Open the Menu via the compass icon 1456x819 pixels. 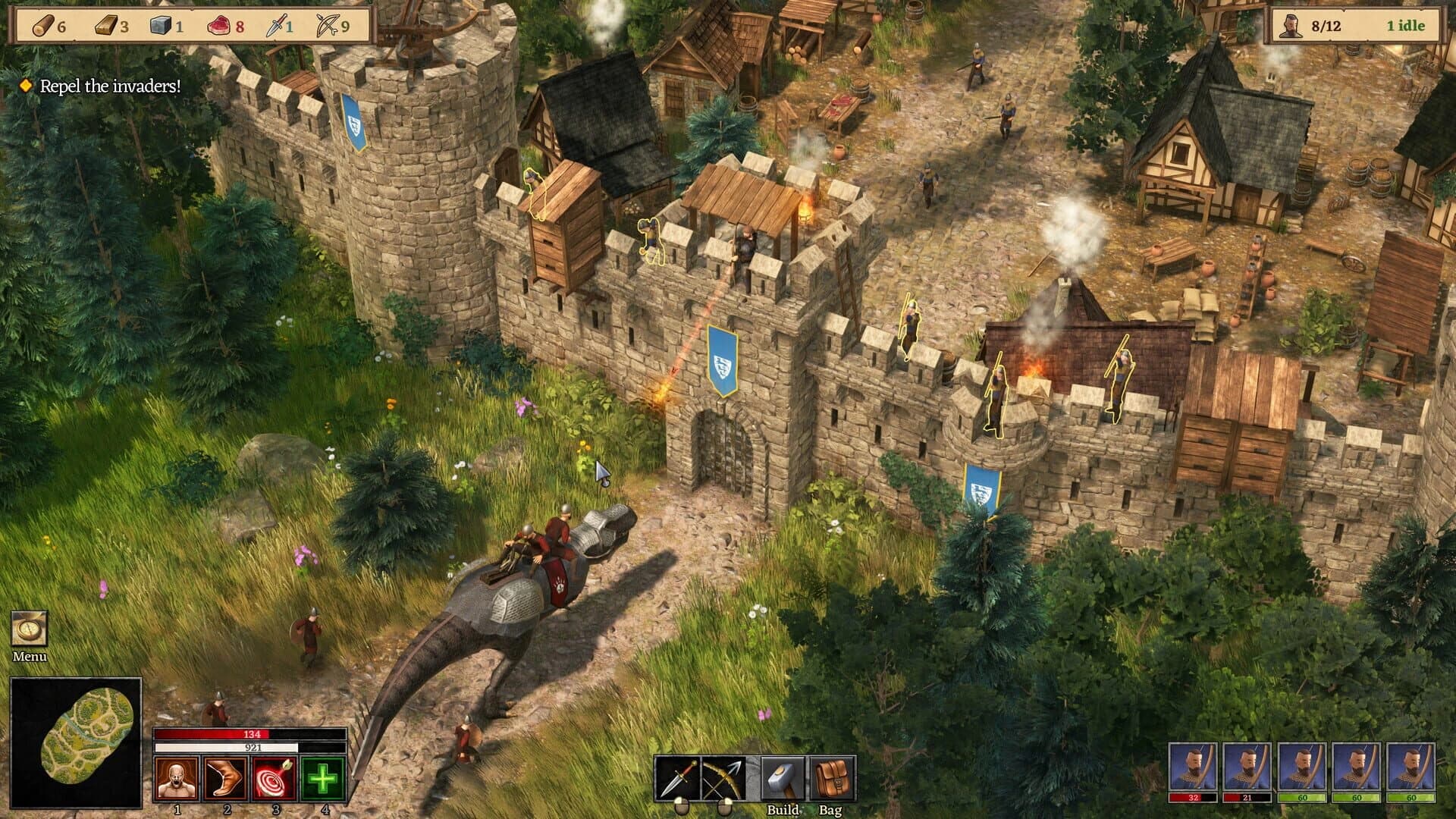pos(30,626)
